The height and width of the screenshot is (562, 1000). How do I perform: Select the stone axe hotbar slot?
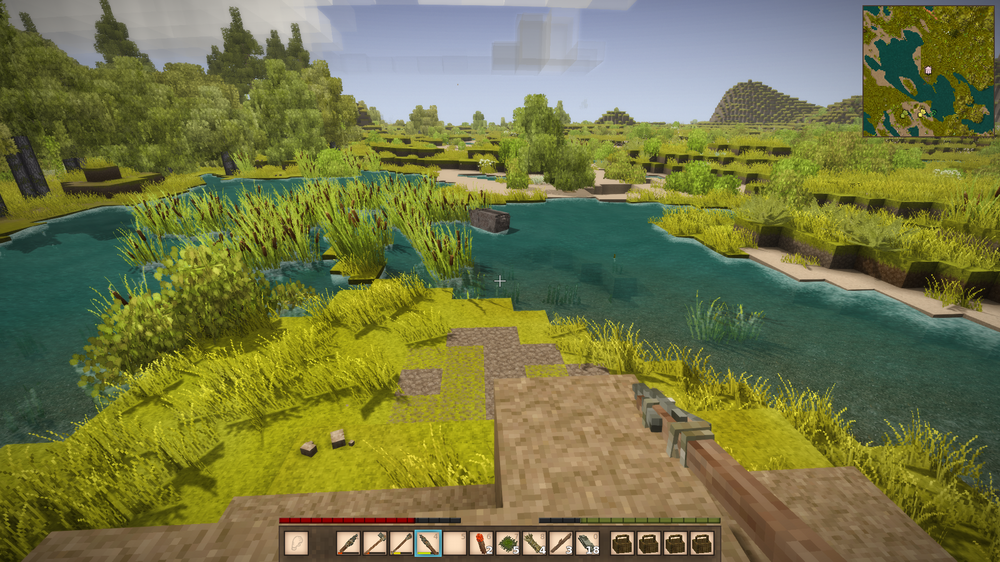coord(375,544)
